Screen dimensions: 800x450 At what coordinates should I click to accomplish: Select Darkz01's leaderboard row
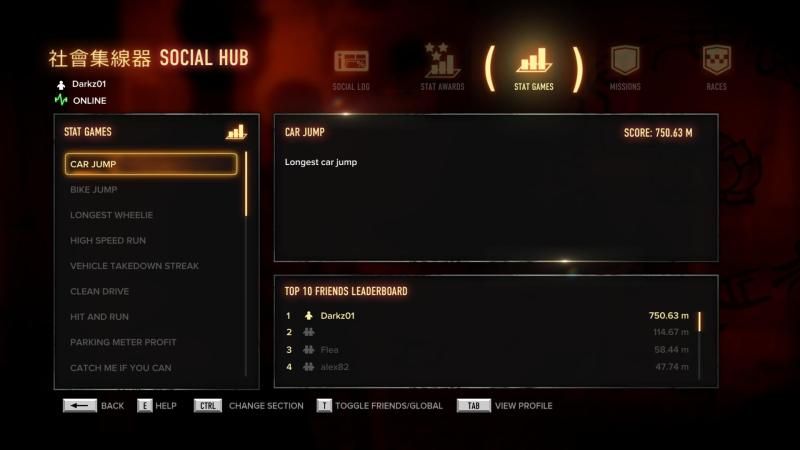click(488, 316)
